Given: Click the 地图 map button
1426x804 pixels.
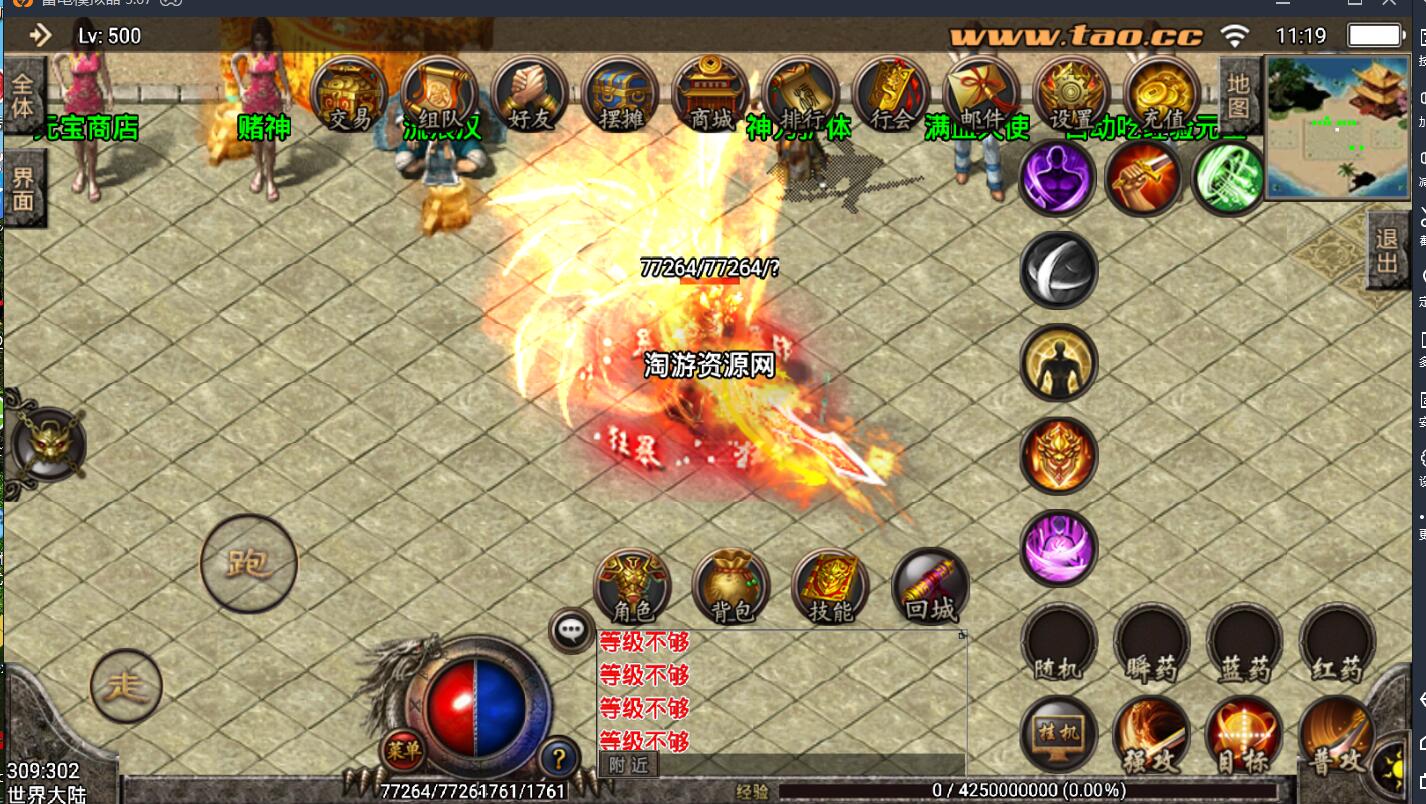Looking at the screenshot, I should 1239,95.
